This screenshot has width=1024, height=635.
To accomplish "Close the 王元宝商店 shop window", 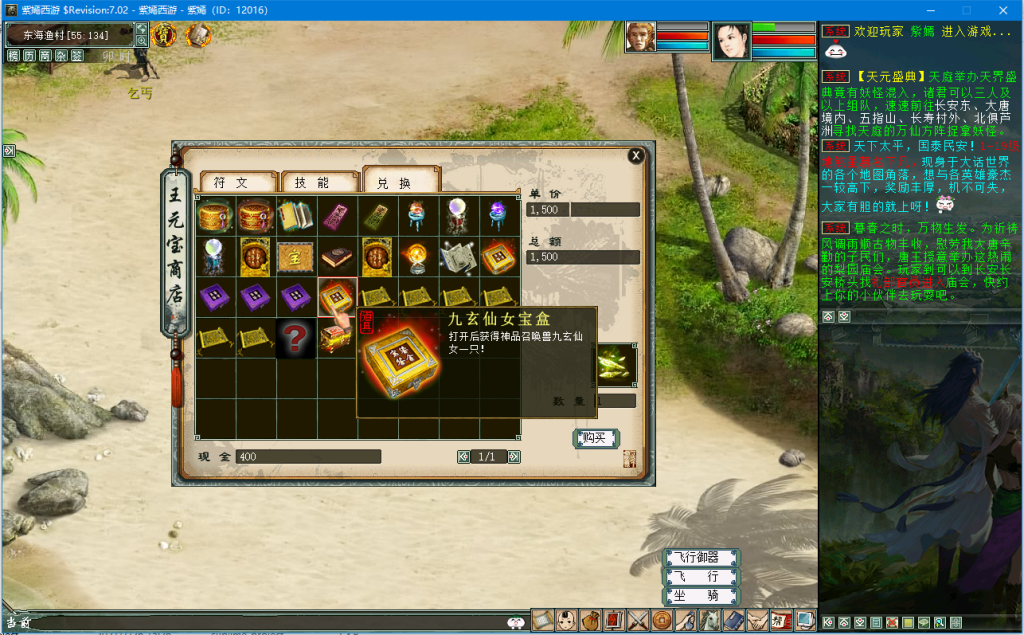I will click(635, 155).
